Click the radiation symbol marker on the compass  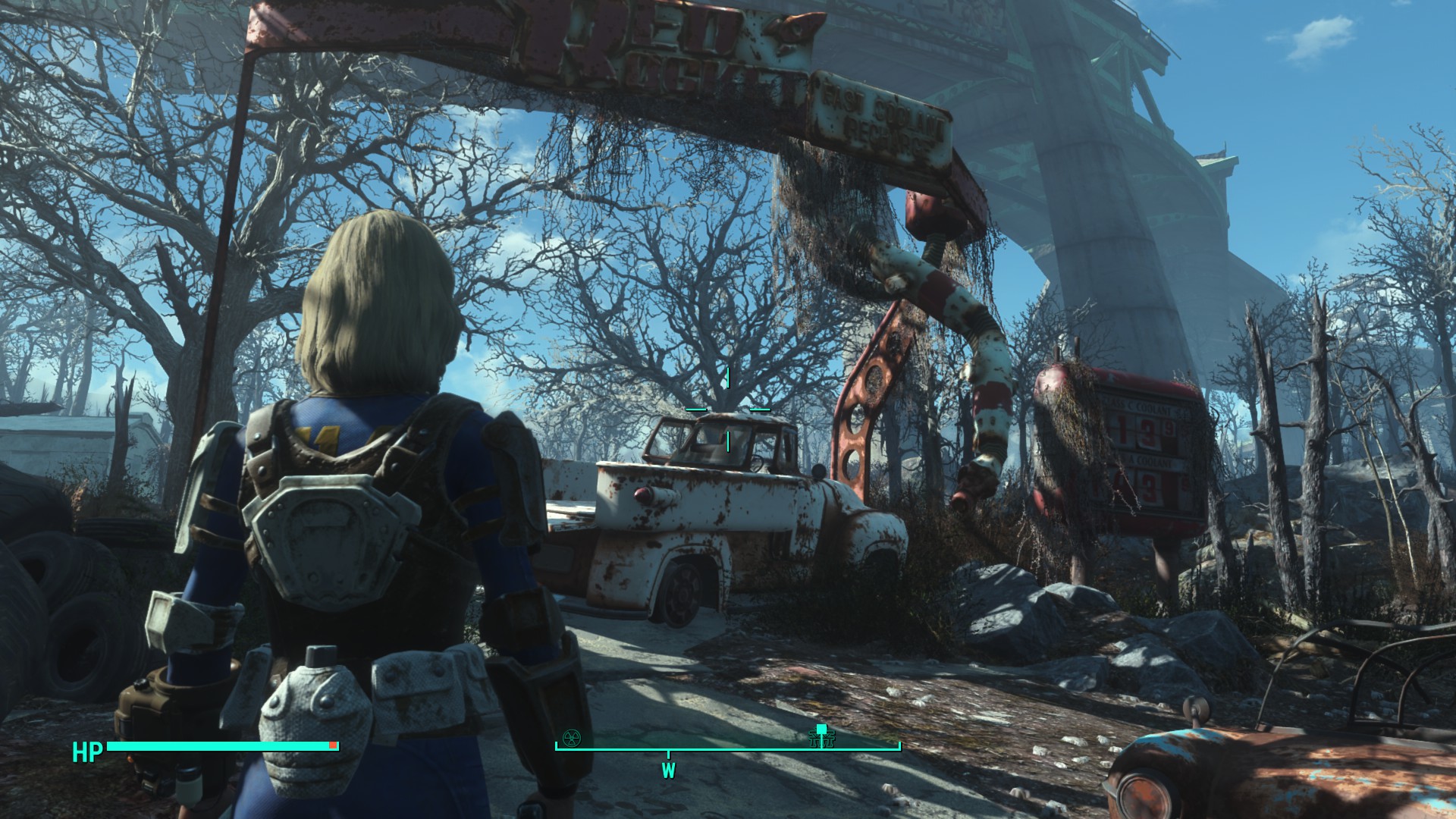tap(571, 737)
